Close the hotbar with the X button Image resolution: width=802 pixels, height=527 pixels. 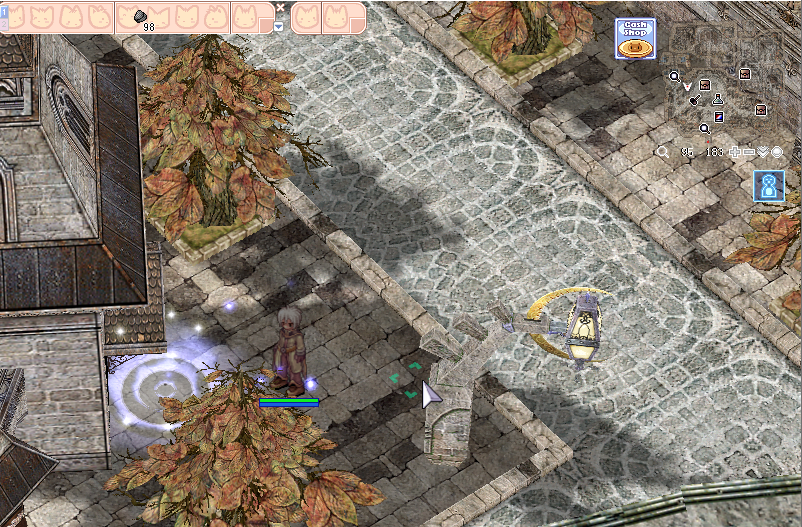coord(280,7)
